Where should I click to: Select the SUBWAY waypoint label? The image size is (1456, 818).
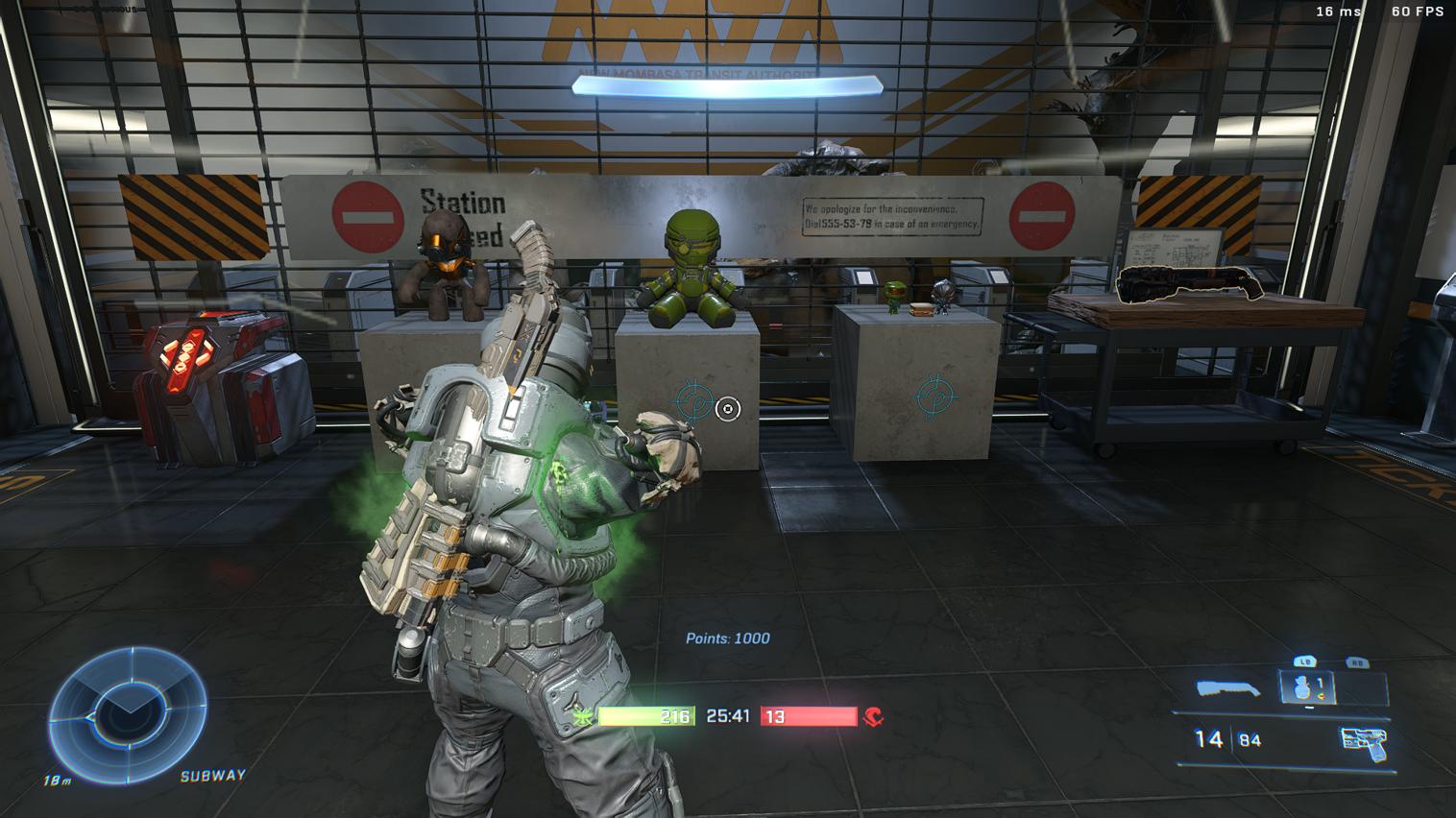tap(213, 776)
